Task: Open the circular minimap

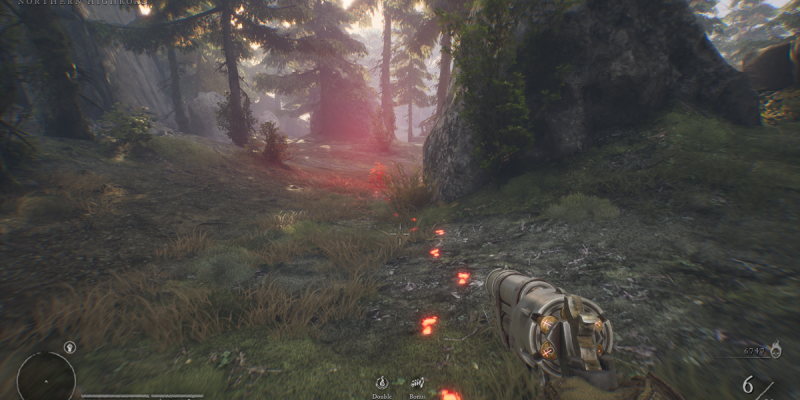Action: click(x=46, y=379)
